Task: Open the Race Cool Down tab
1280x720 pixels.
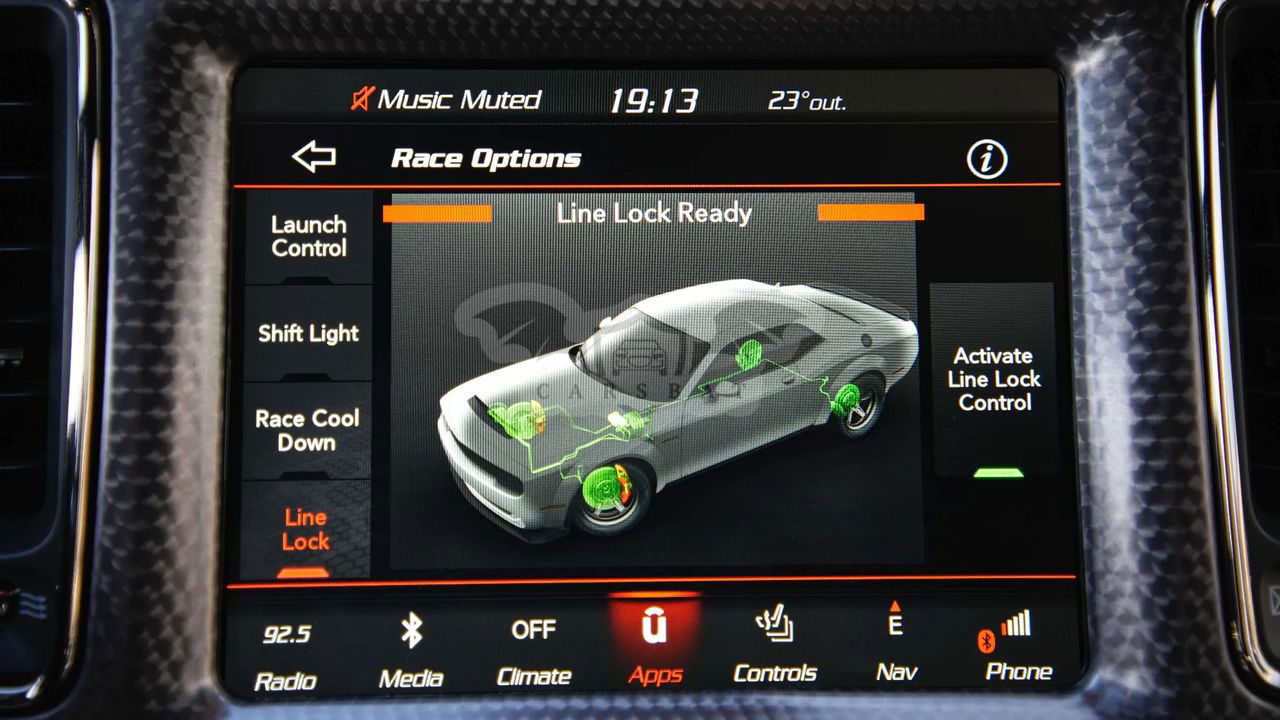Action: tap(307, 431)
